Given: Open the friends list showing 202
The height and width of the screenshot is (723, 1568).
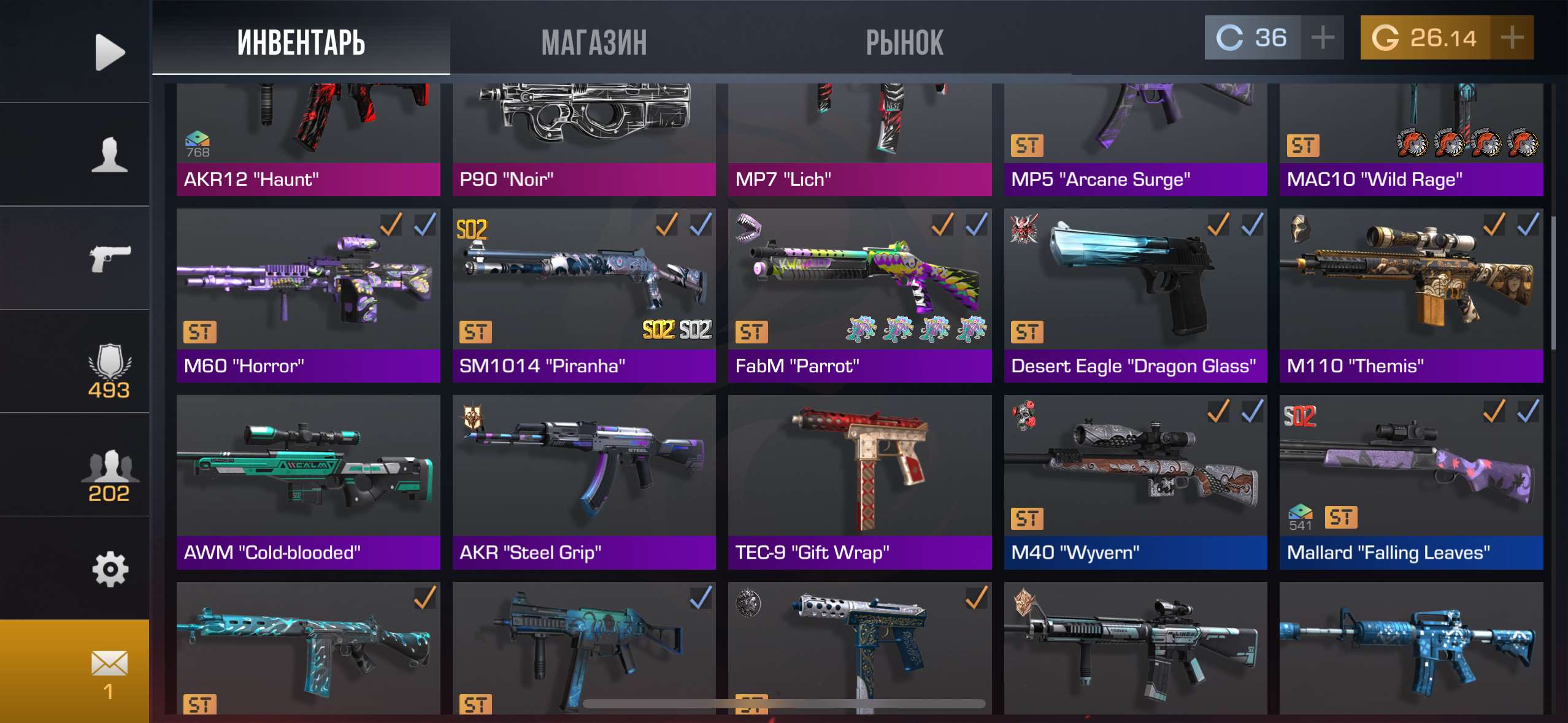Looking at the screenshot, I should [109, 475].
